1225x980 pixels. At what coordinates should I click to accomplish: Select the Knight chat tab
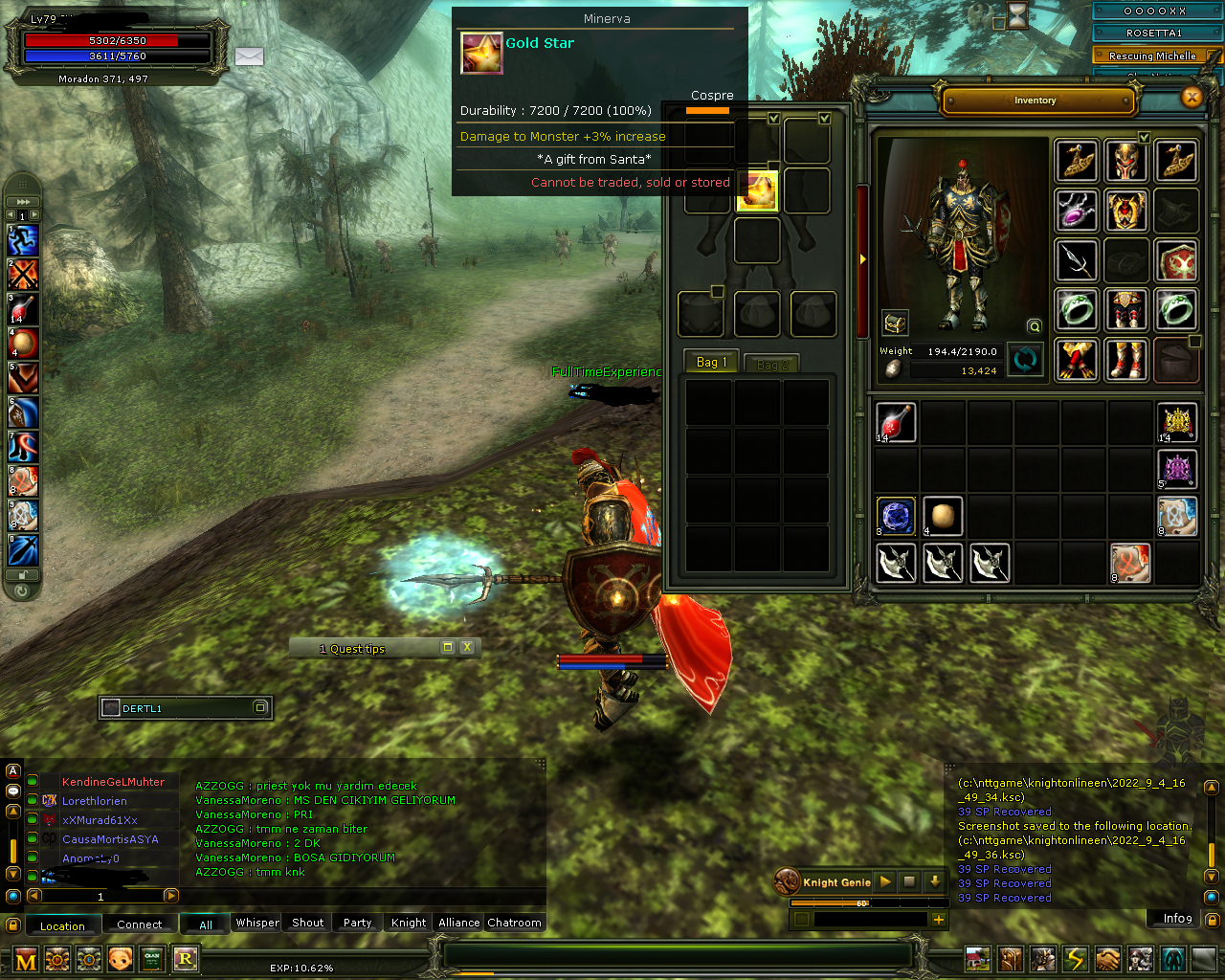pyautogui.click(x=407, y=923)
